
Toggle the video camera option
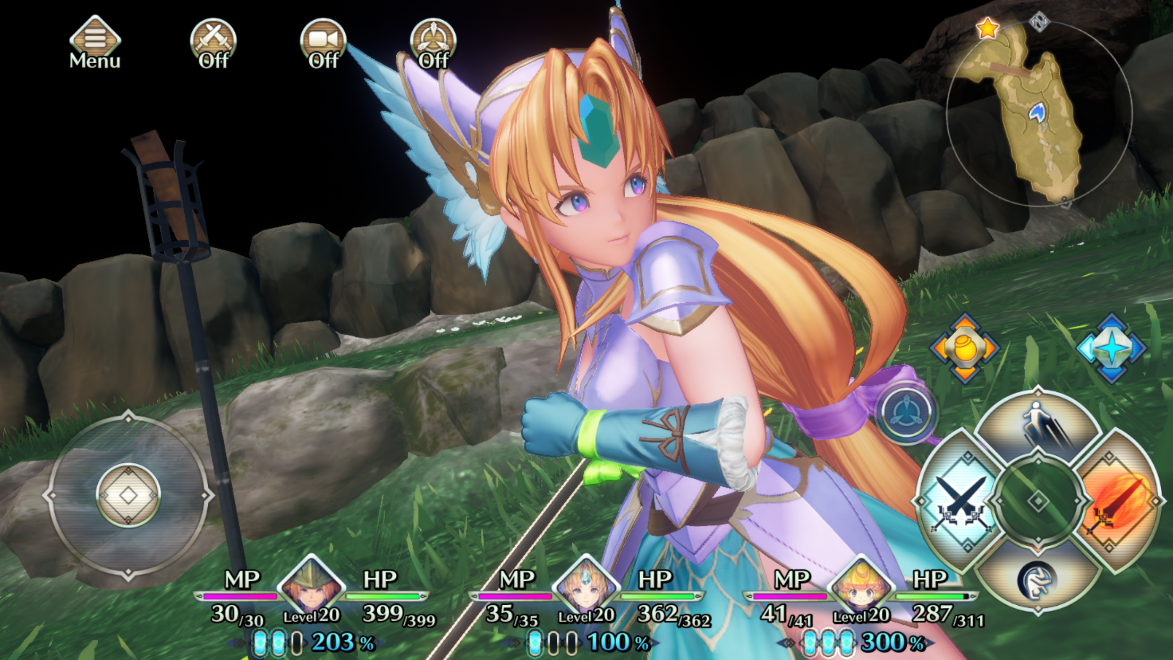[x=323, y=42]
